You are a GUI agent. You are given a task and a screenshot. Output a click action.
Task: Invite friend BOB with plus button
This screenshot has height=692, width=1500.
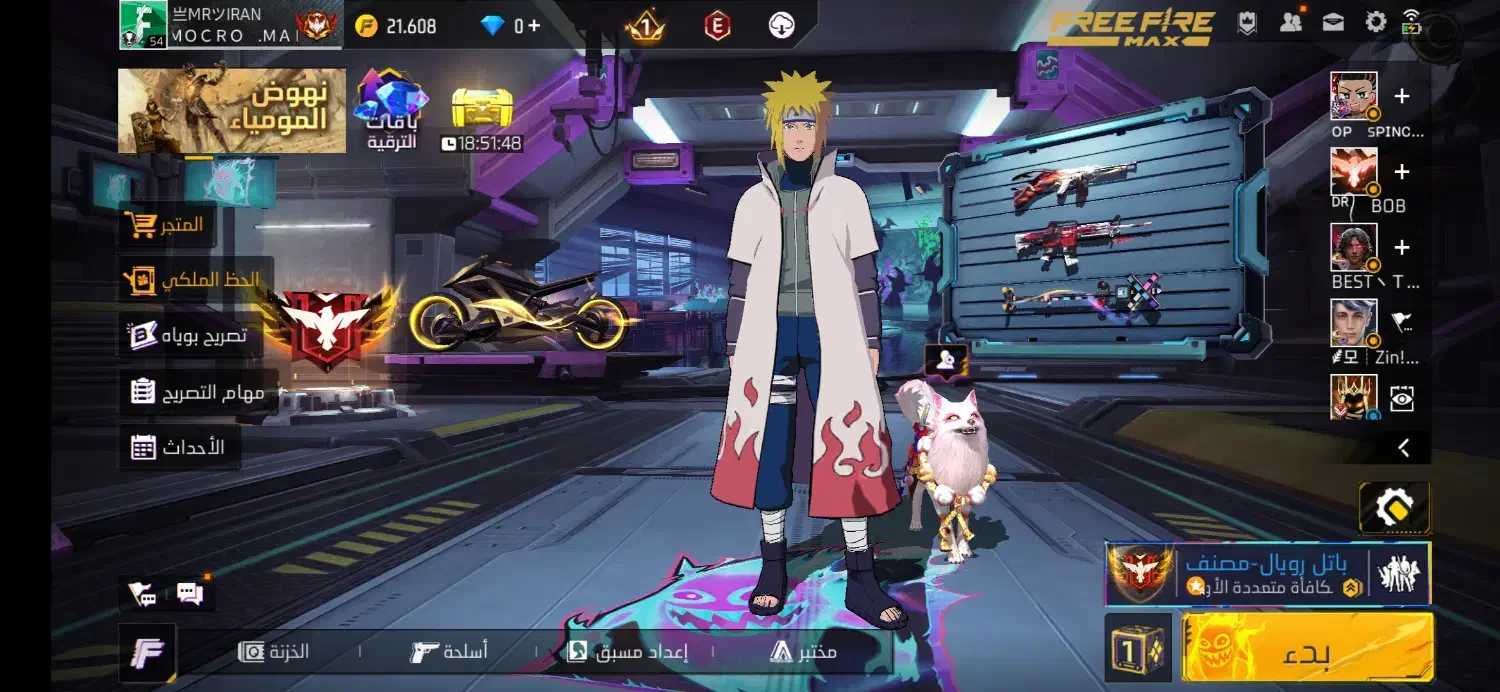(x=1401, y=172)
